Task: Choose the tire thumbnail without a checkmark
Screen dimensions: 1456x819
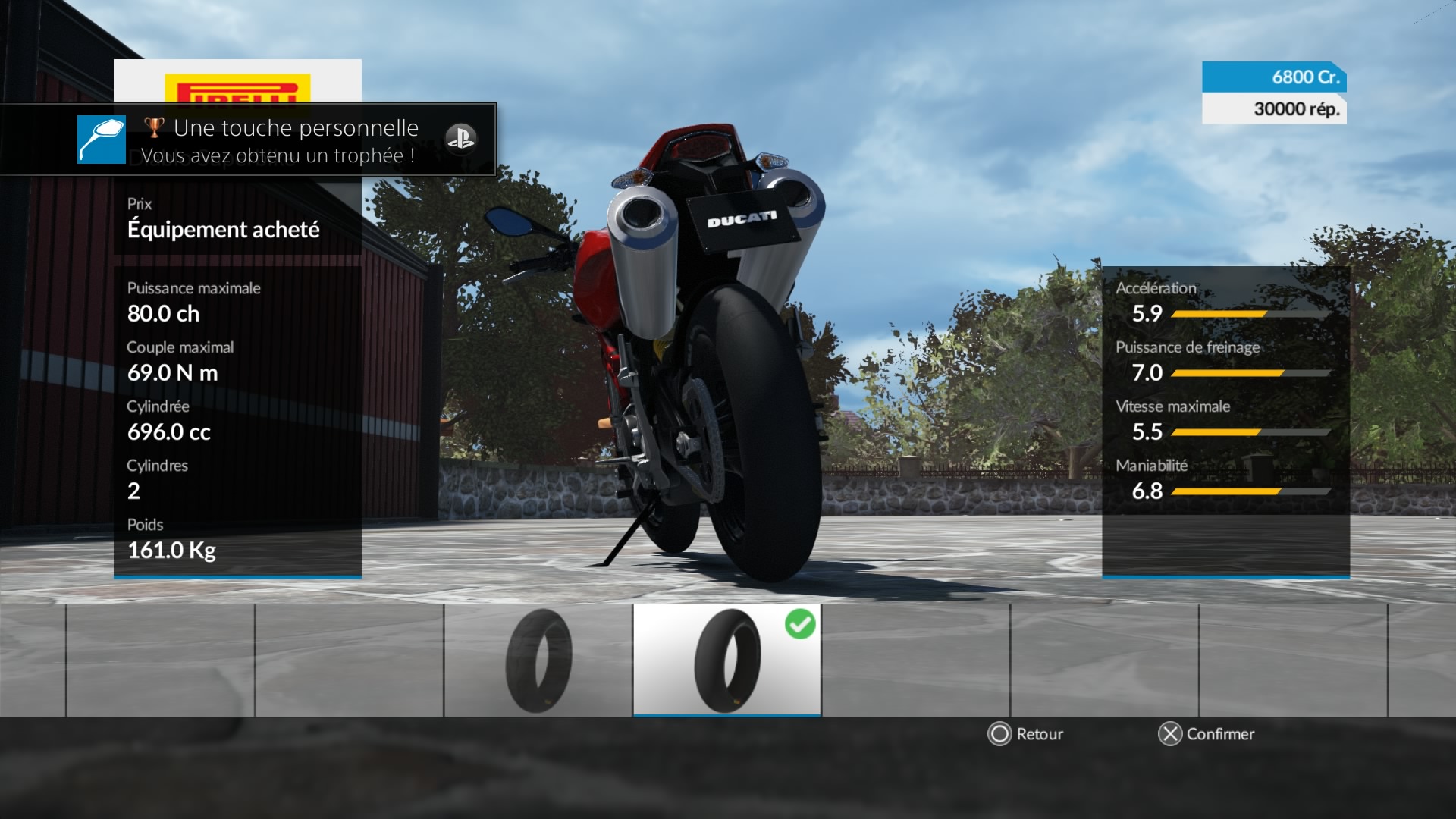Action: click(x=538, y=660)
